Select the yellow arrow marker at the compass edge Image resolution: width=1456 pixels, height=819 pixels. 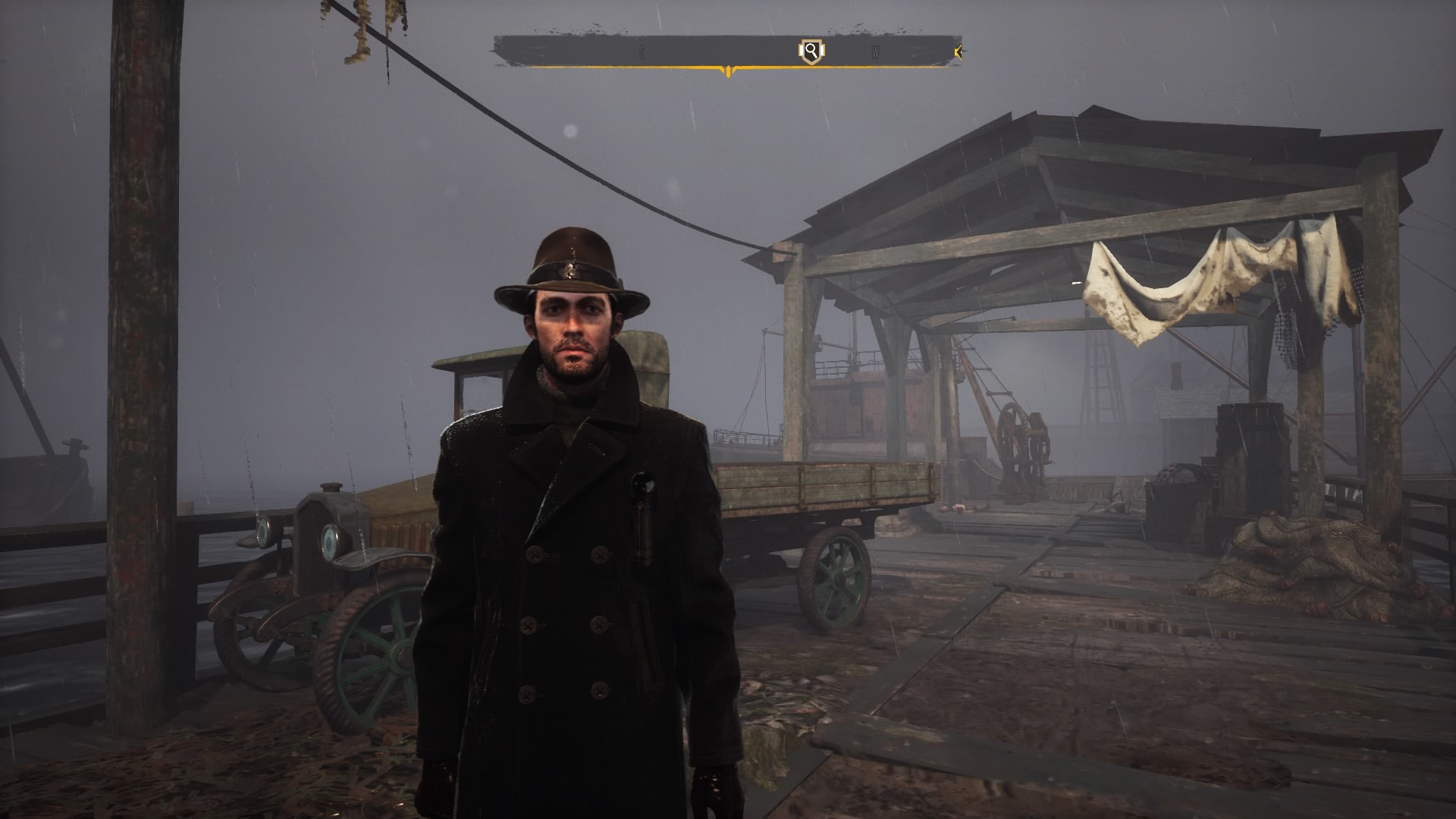959,52
